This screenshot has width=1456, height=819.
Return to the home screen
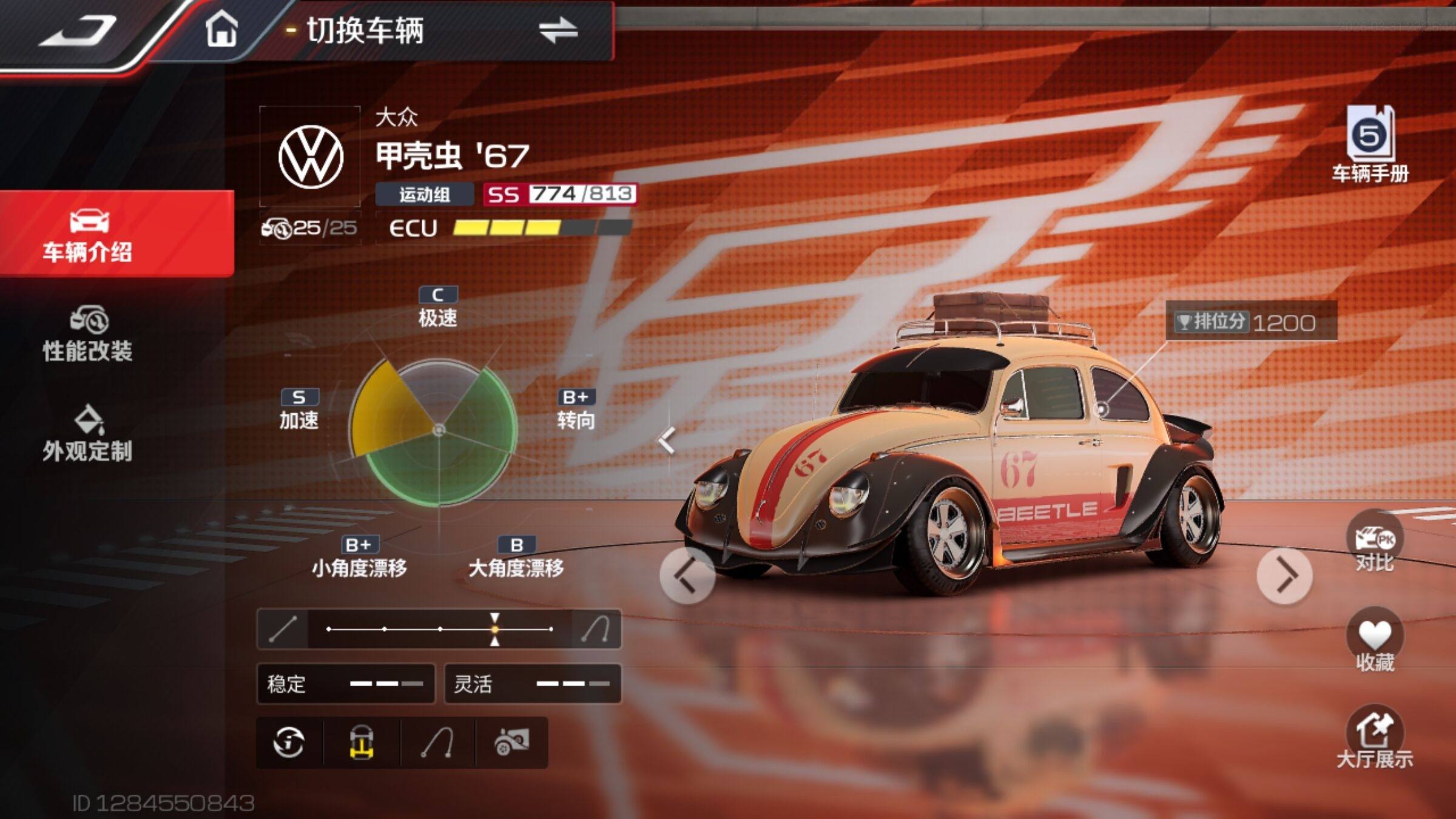pos(221,30)
